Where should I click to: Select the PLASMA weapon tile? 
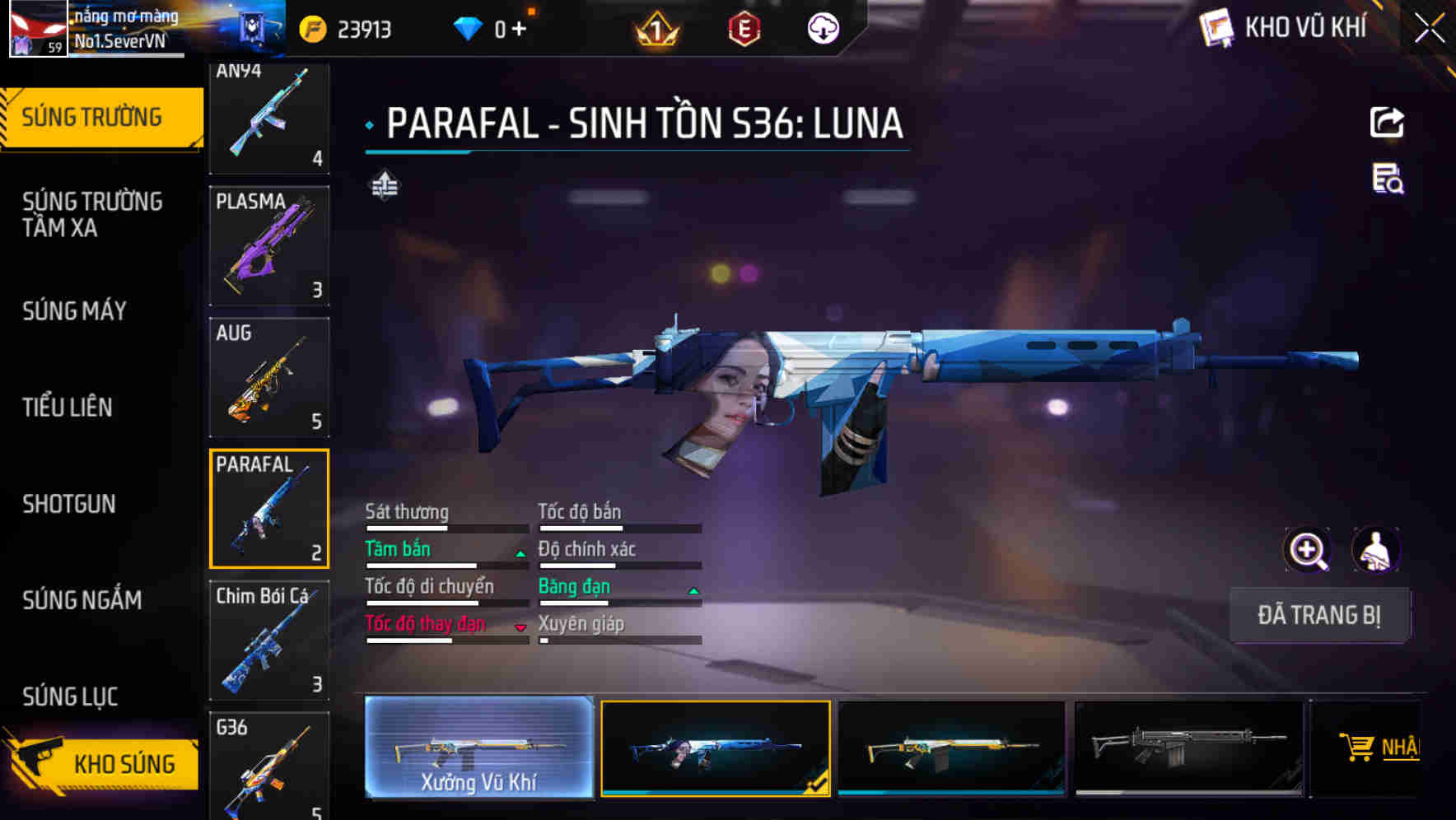(269, 245)
